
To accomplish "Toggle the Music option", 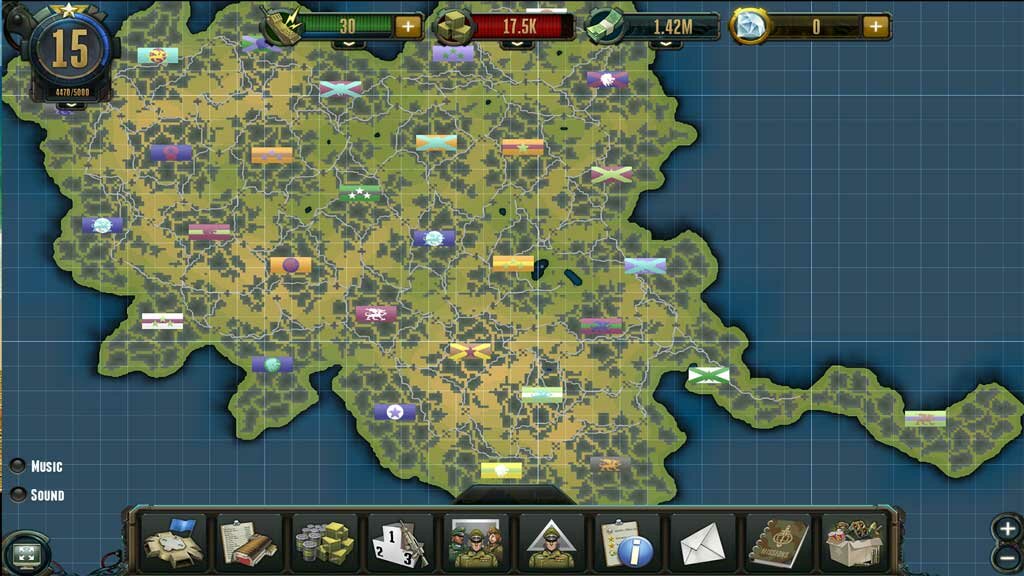I will 18,466.
